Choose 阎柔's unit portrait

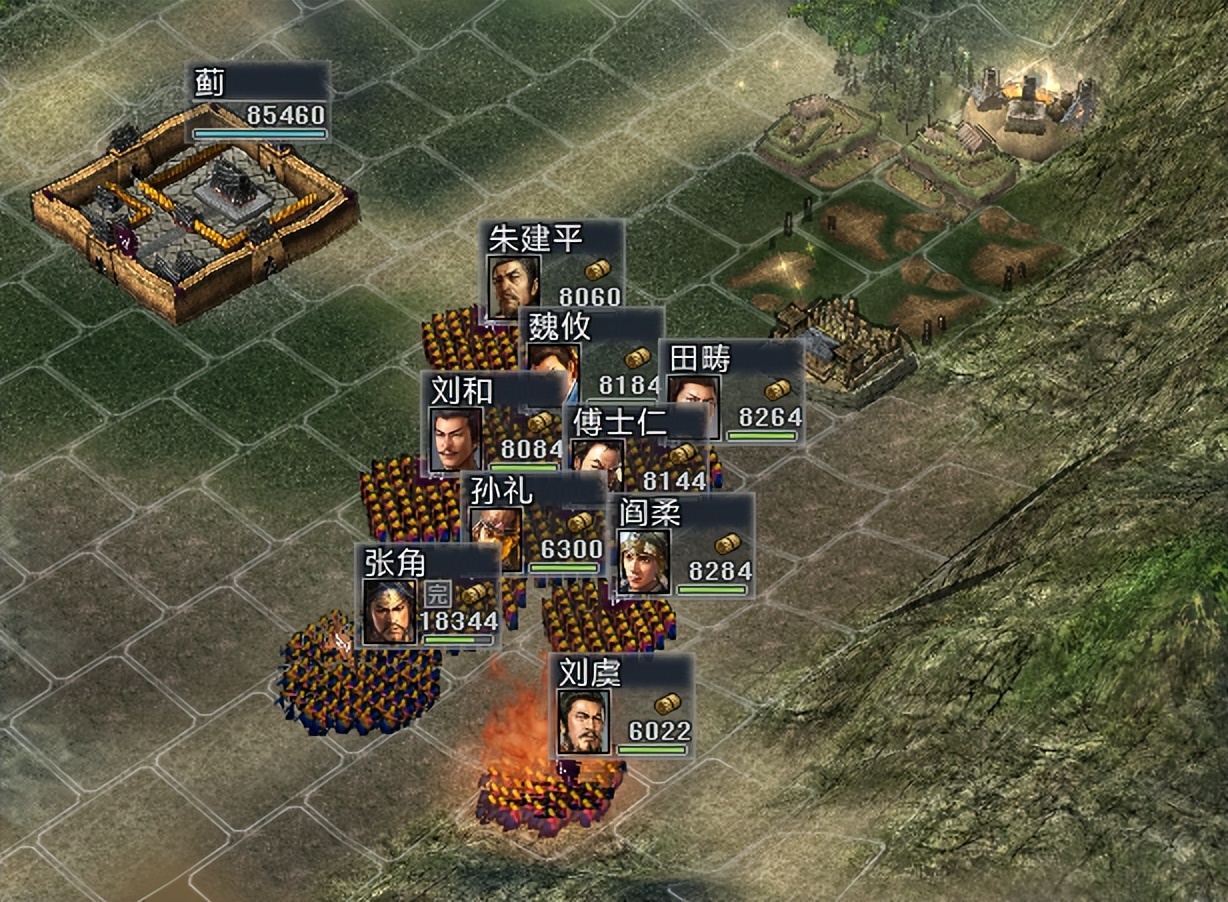coord(643,562)
